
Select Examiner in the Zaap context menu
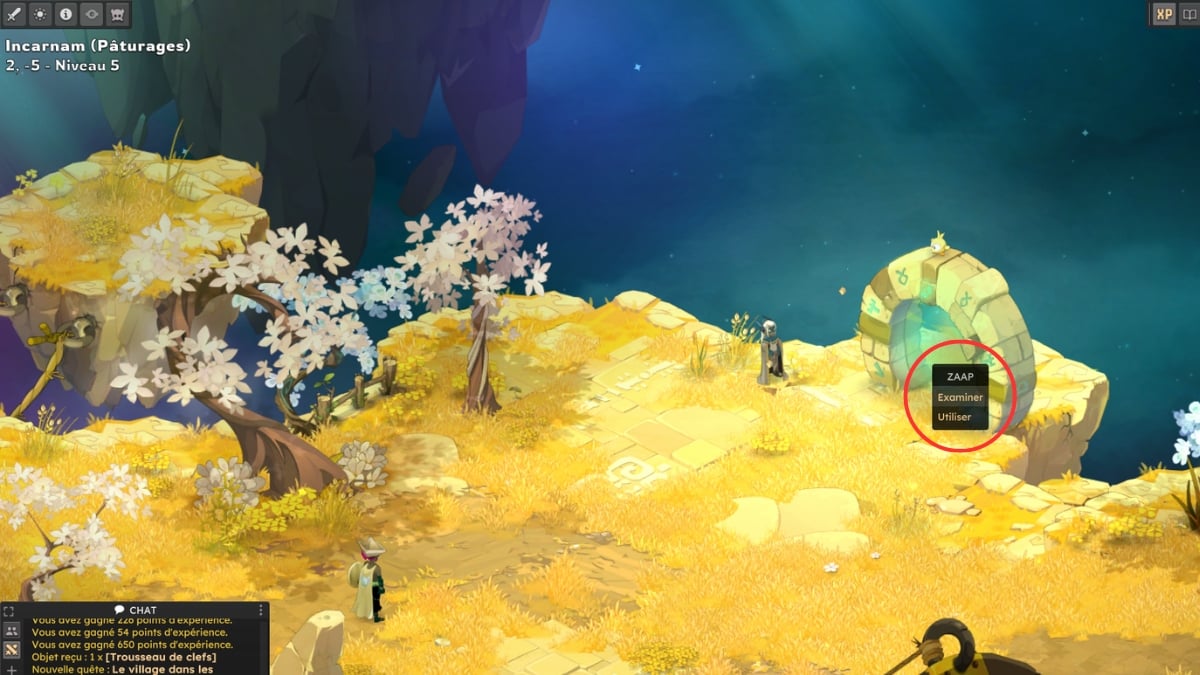(959, 397)
